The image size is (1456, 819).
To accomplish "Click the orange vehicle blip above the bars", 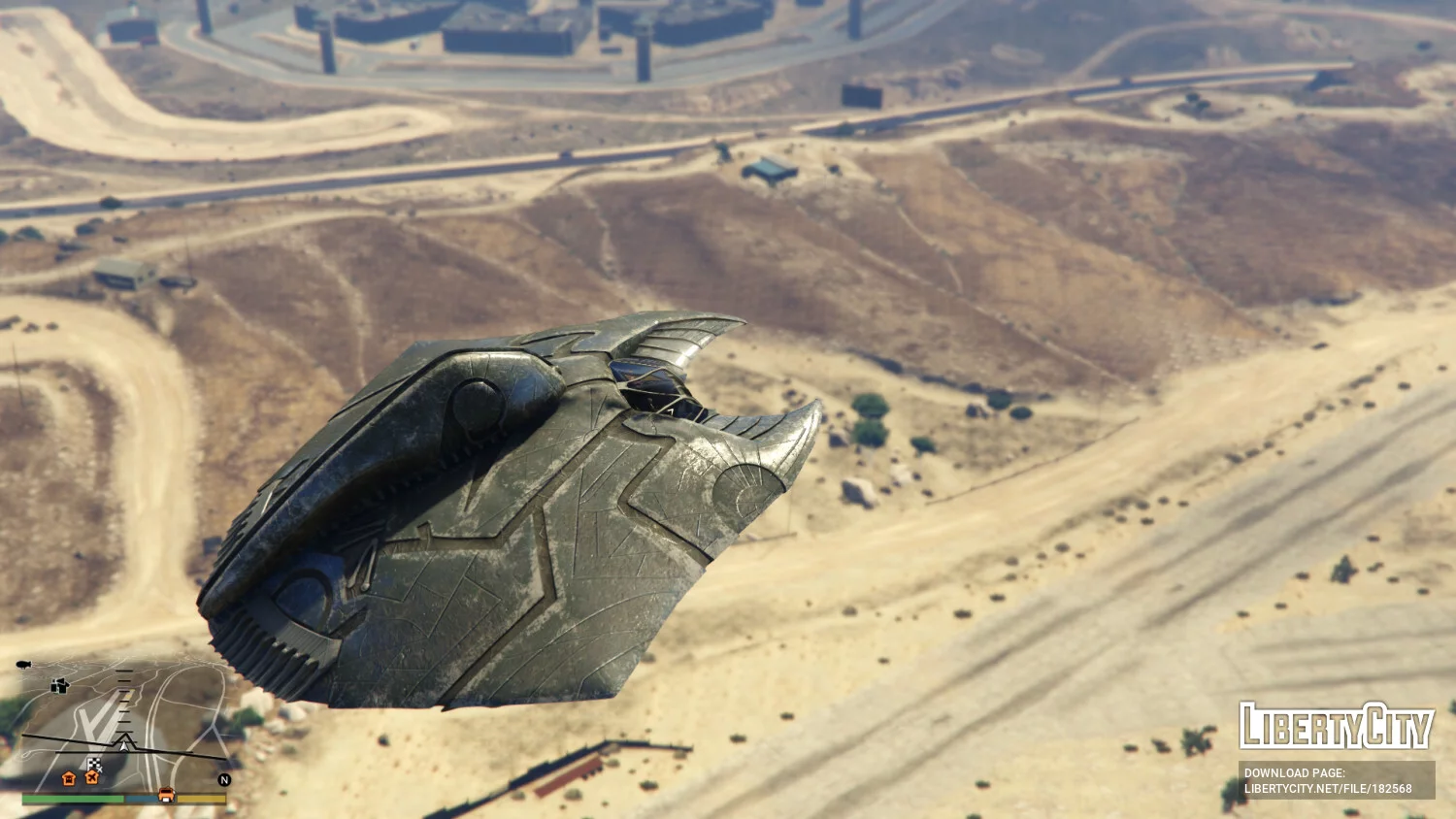I will 166,794.
